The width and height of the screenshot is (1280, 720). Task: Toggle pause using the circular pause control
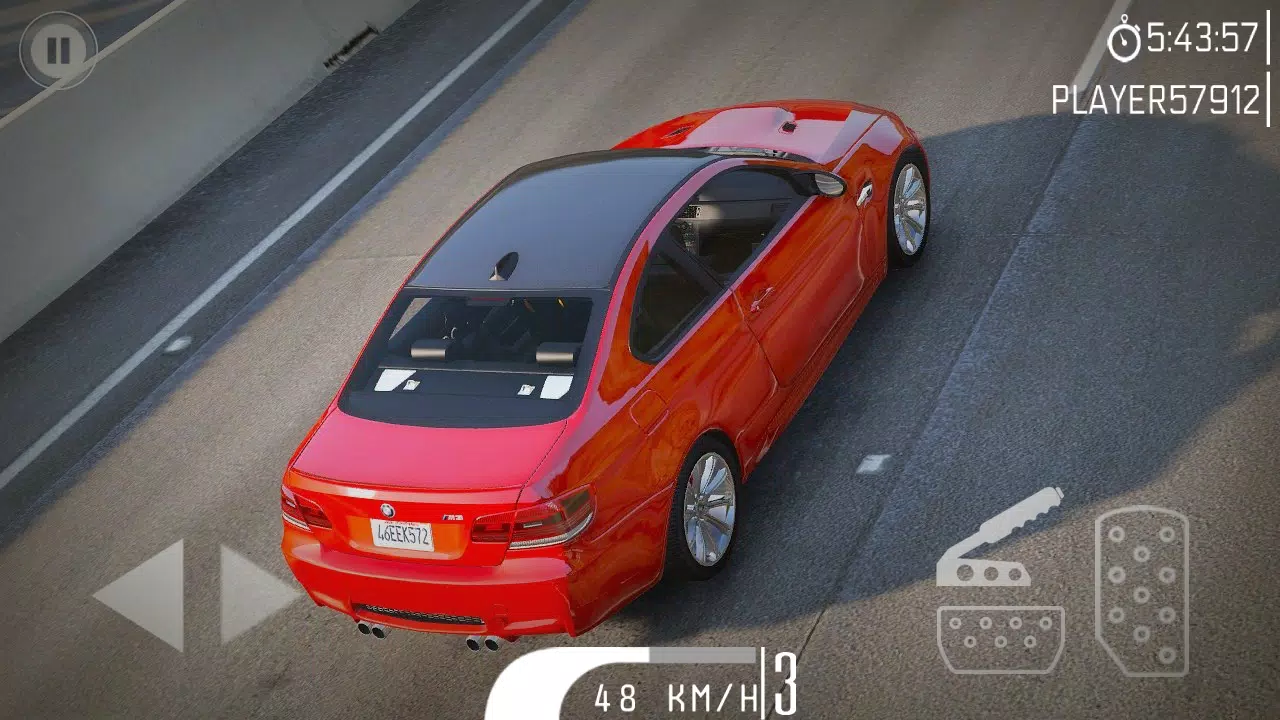tap(60, 48)
